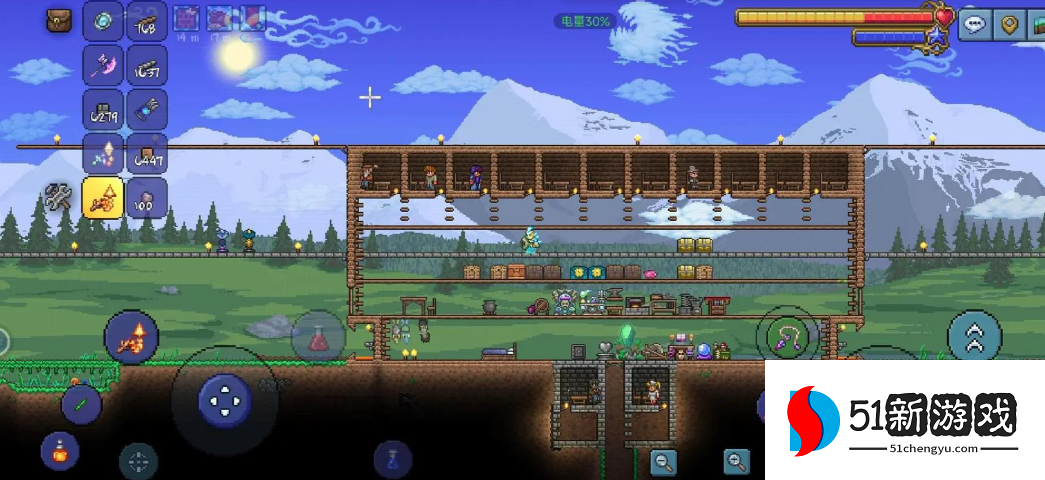Select the selected golden staff slot
The height and width of the screenshot is (480, 1045).
pyautogui.click(x=103, y=197)
